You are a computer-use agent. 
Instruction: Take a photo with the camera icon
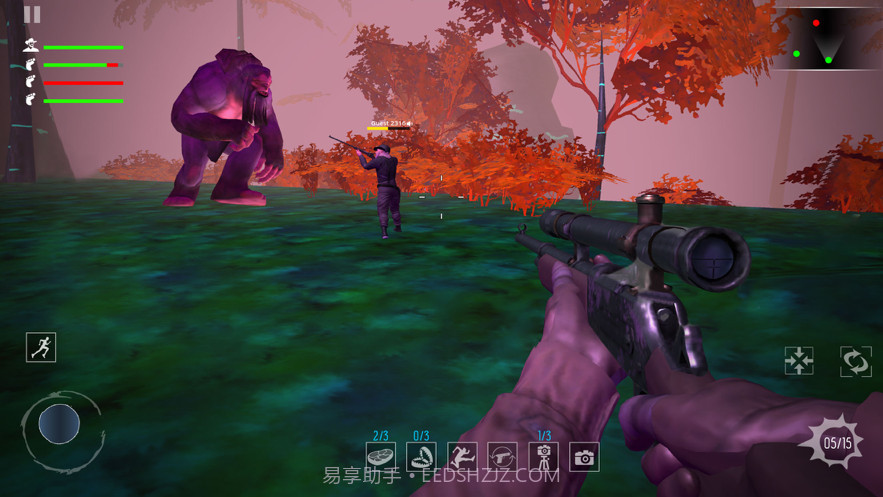coord(584,458)
